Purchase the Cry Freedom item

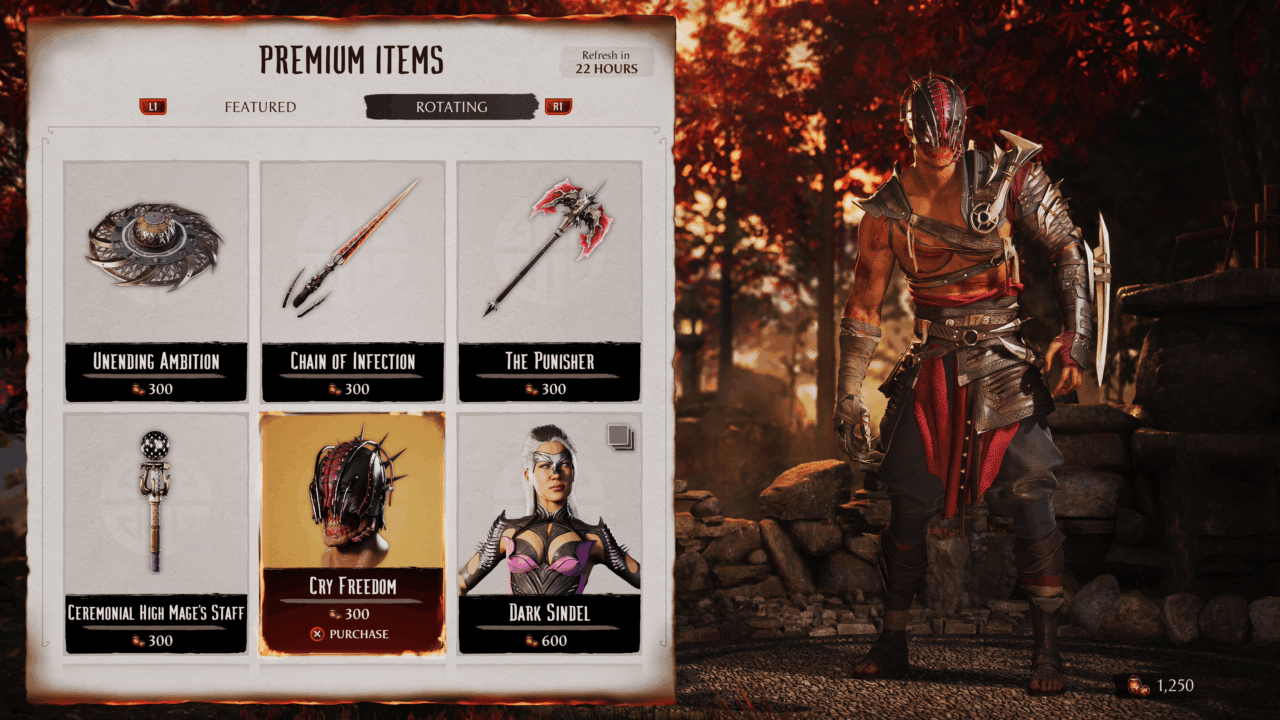click(x=351, y=634)
